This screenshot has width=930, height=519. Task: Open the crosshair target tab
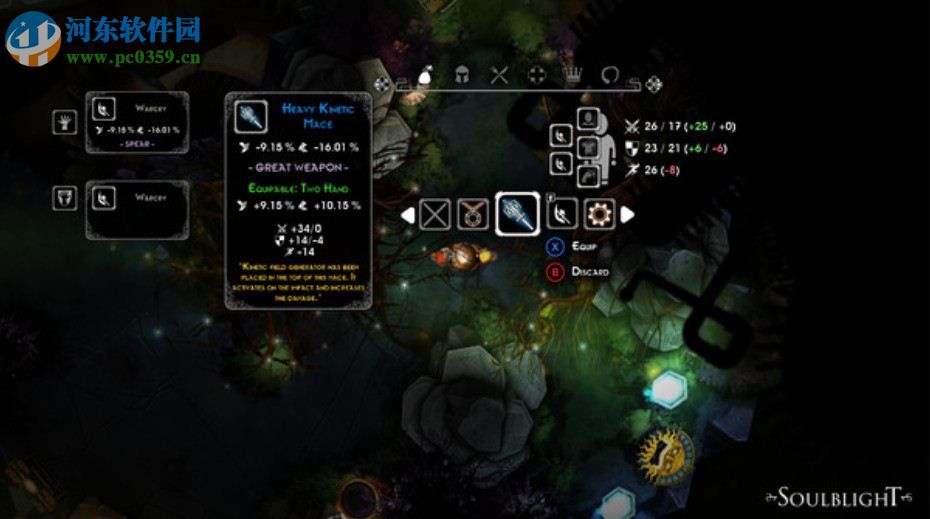(x=537, y=74)
